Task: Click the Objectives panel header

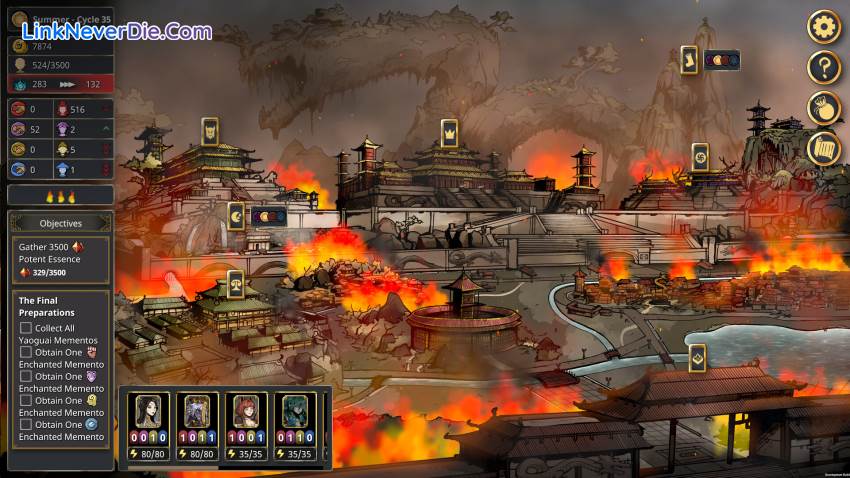Action: 61,223
